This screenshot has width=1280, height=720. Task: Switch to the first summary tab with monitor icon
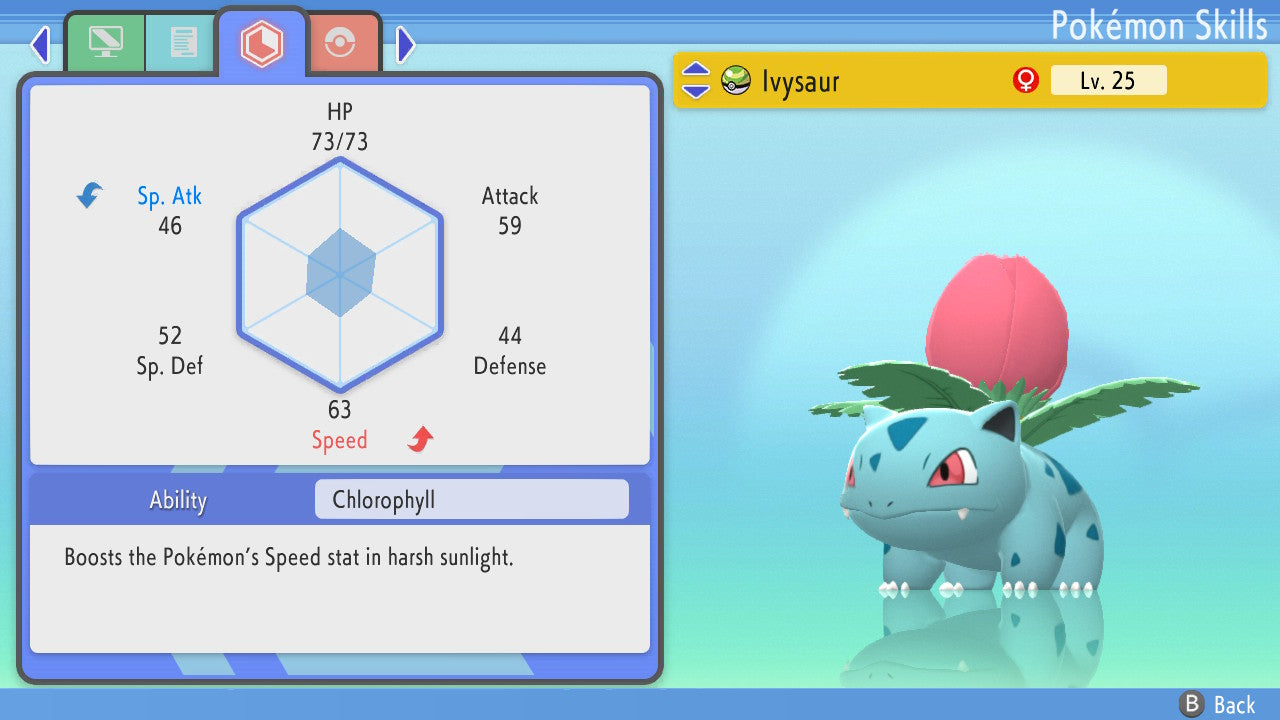[105, 42]
